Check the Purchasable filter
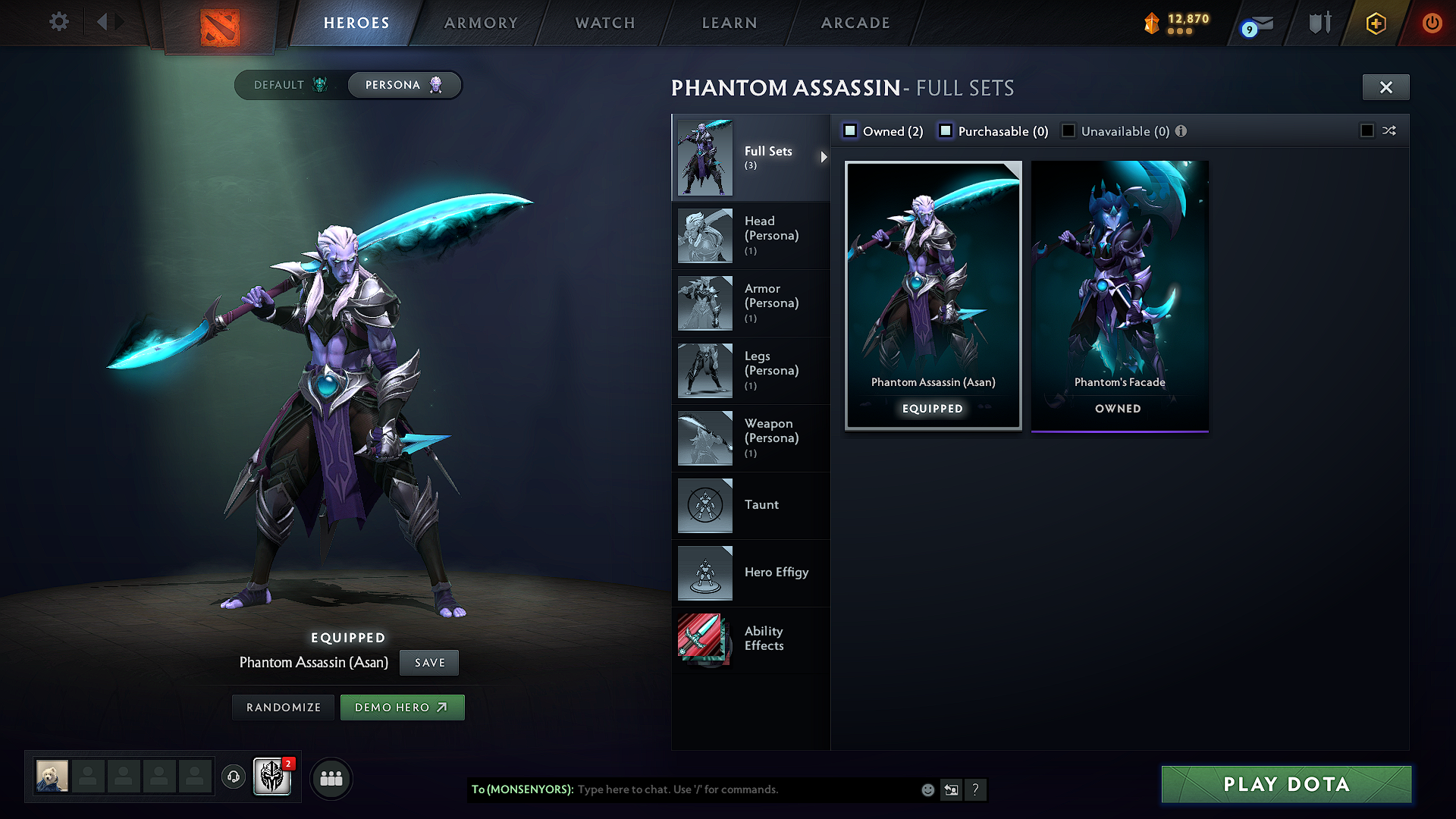The height and width of the screenshot is (819, 1456). (x=946, y=130)
